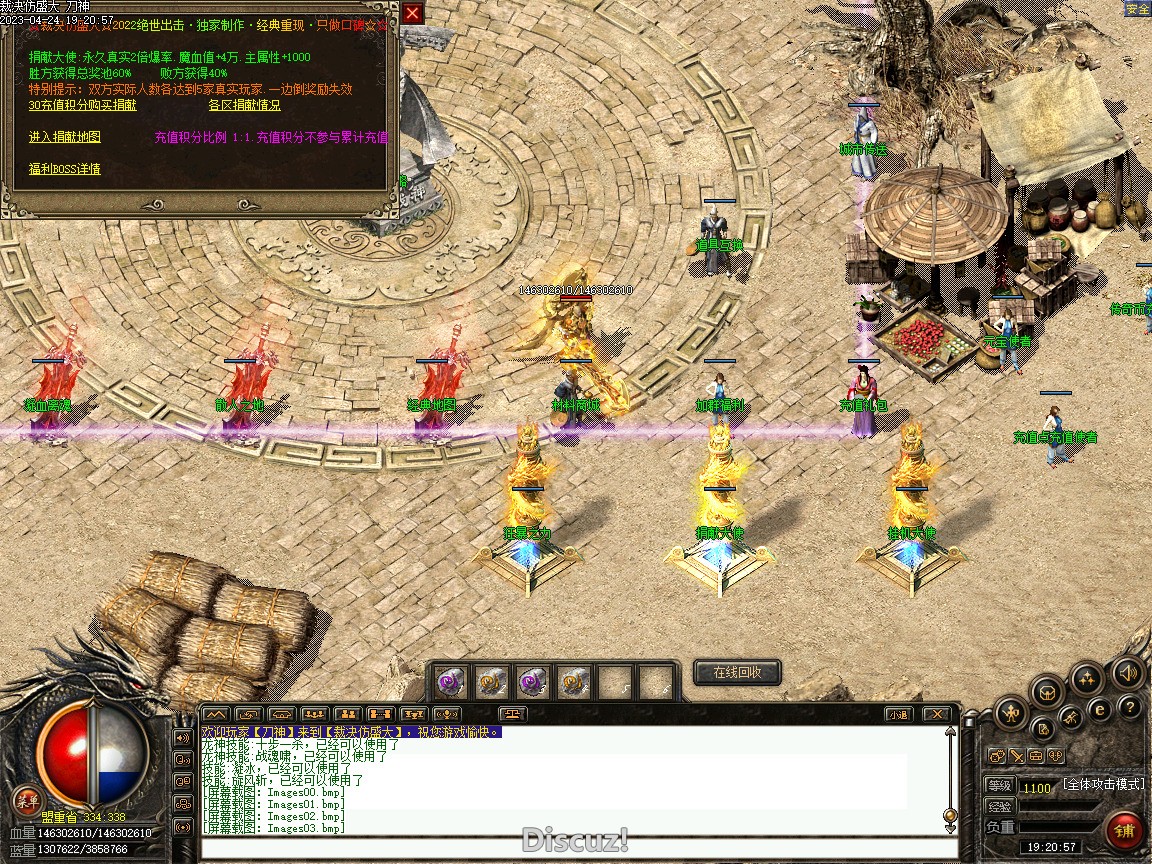
Task: Open the skills sparkle icon
Action: (1086, 680)
